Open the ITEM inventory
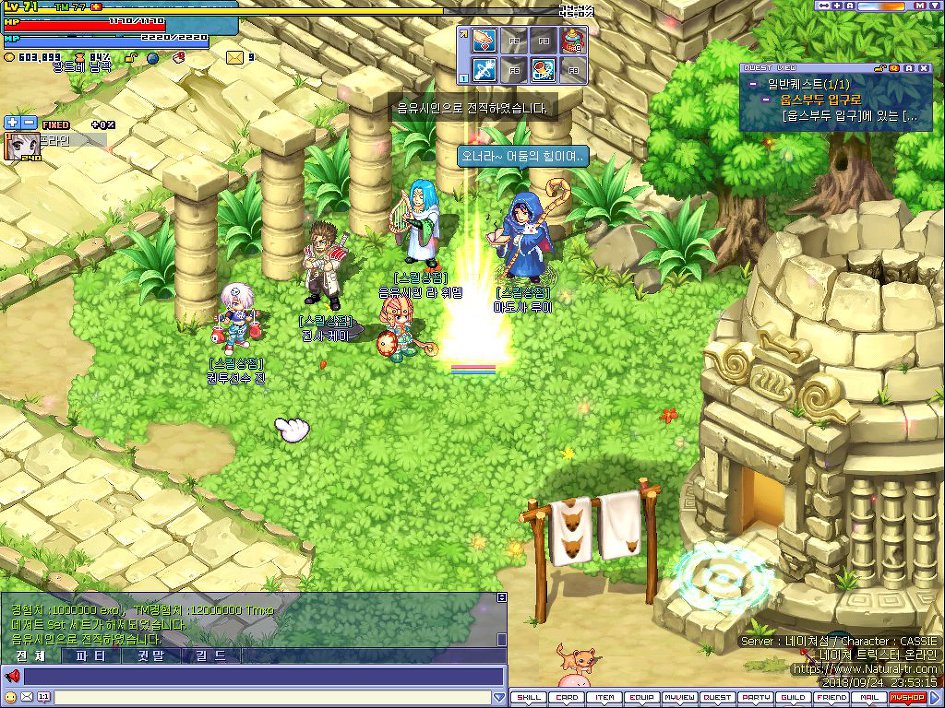This screenshot has height=708, width=945. pos(605,698)
